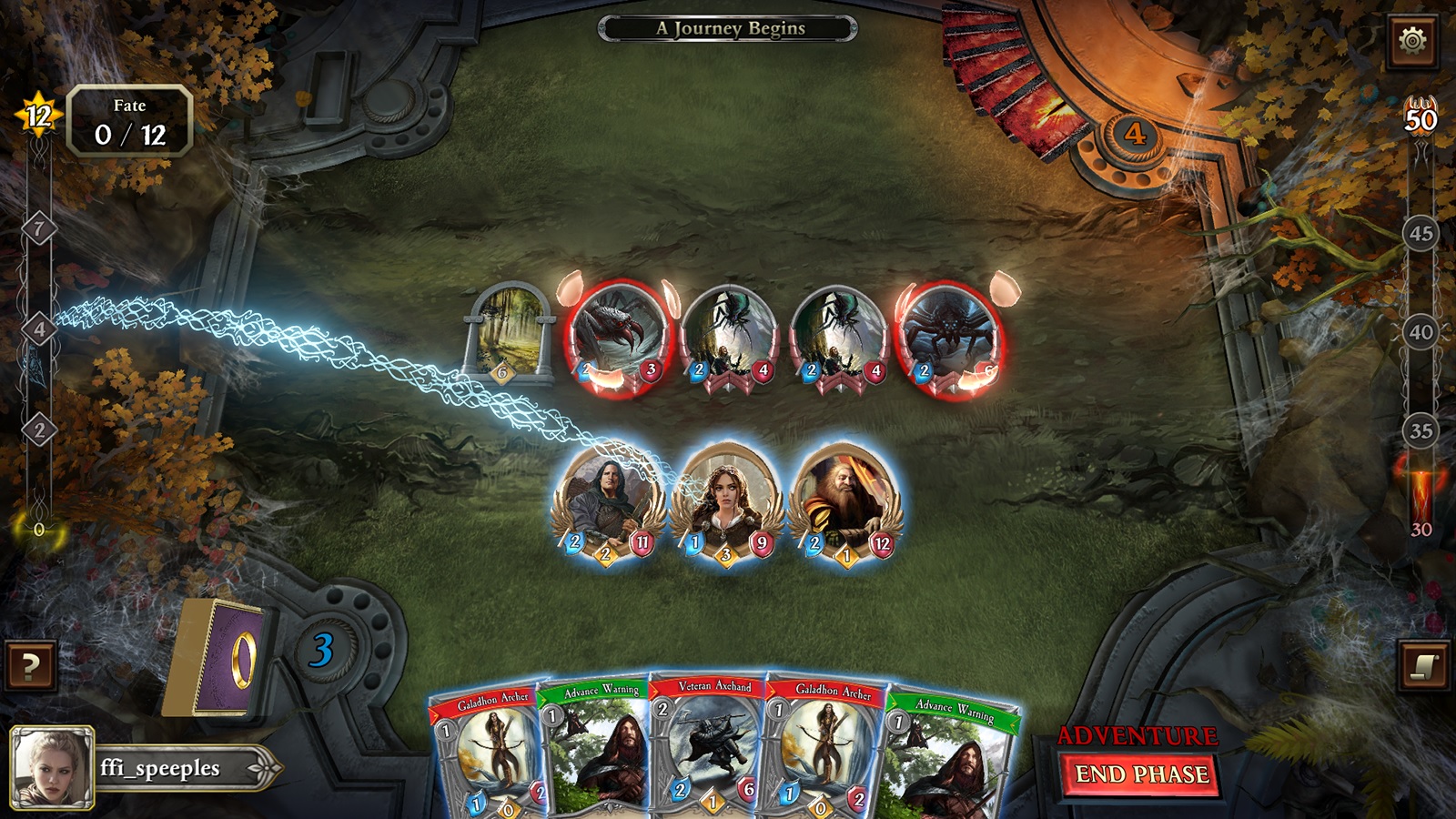
Task: Target the red clawed spider with 3 health
Action: pos(617,335)
